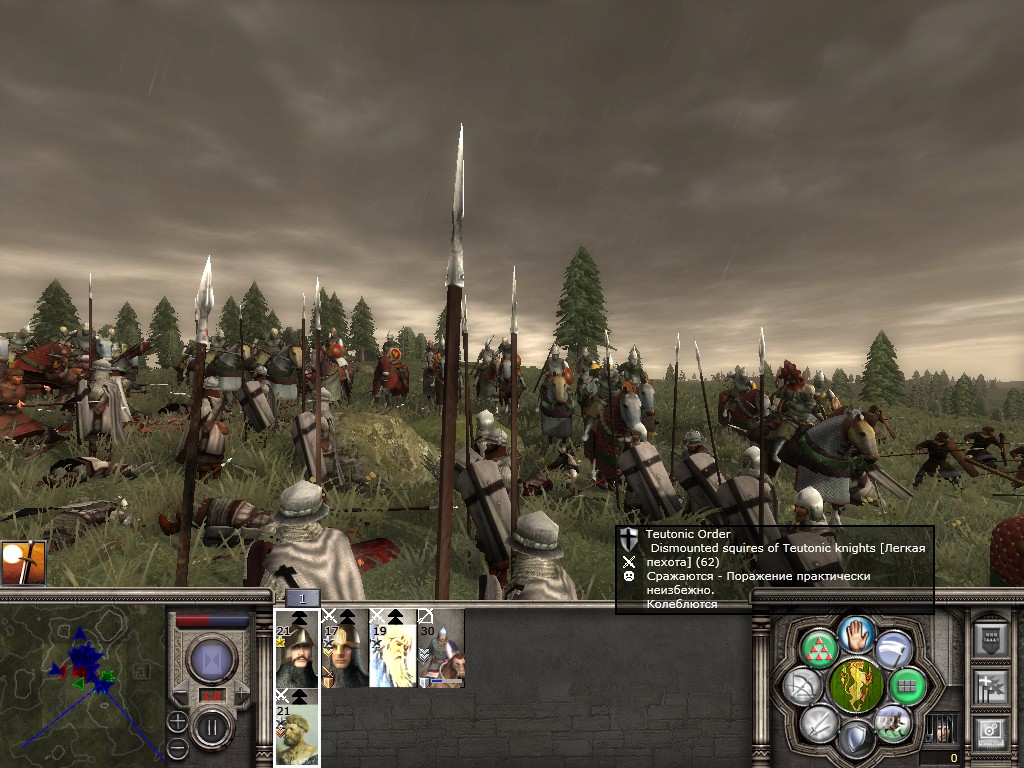
Task: Switch to army group tab 1
Action: (x=303, y=597)
